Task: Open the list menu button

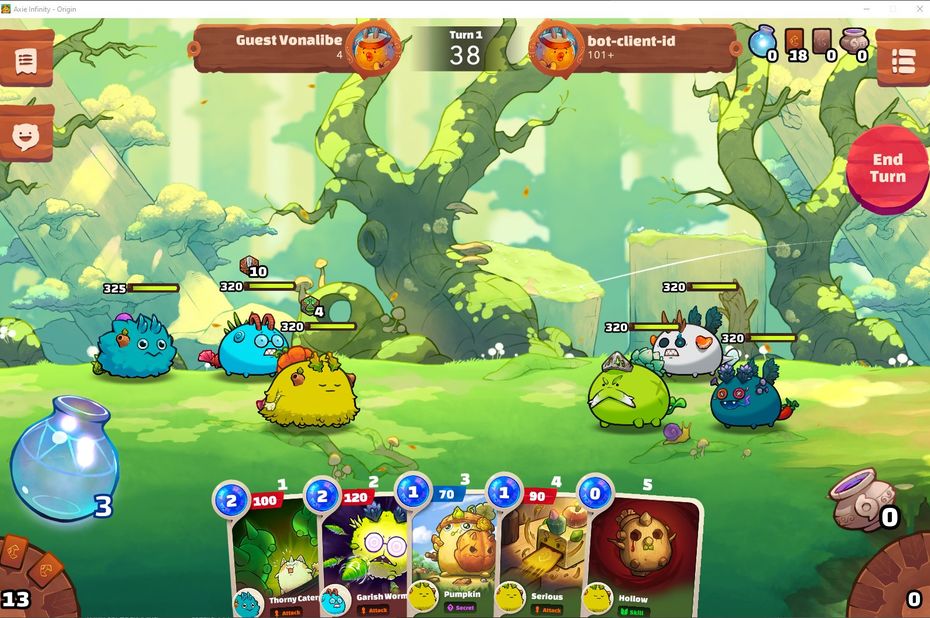Action: point(904,60)
